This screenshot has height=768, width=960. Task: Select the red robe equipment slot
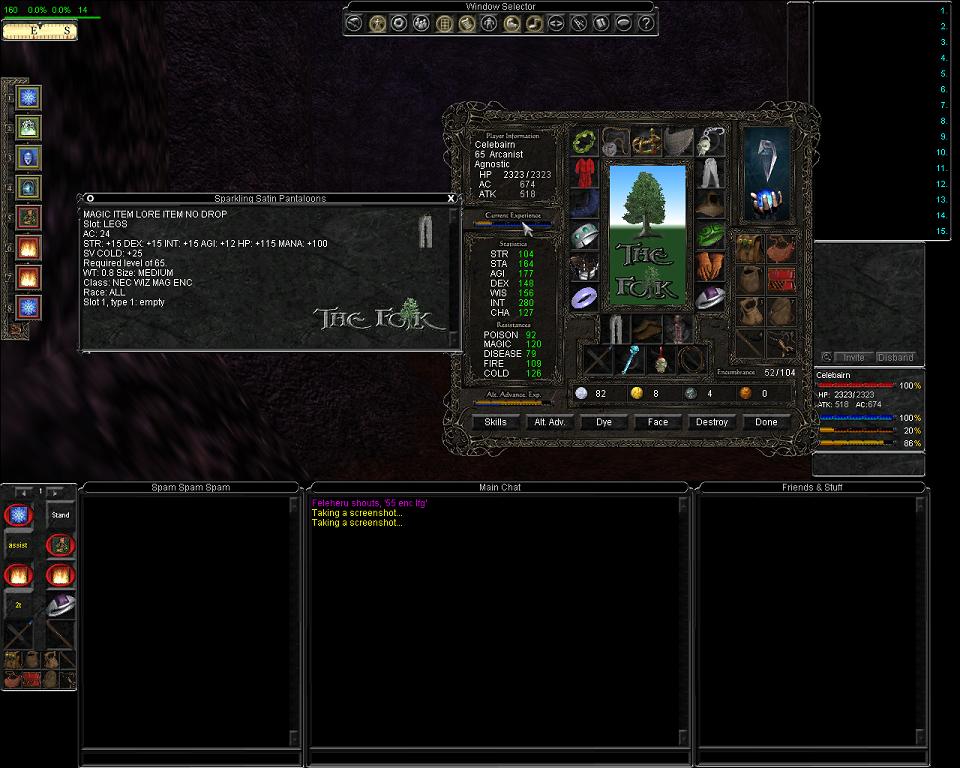click(585, 173)
